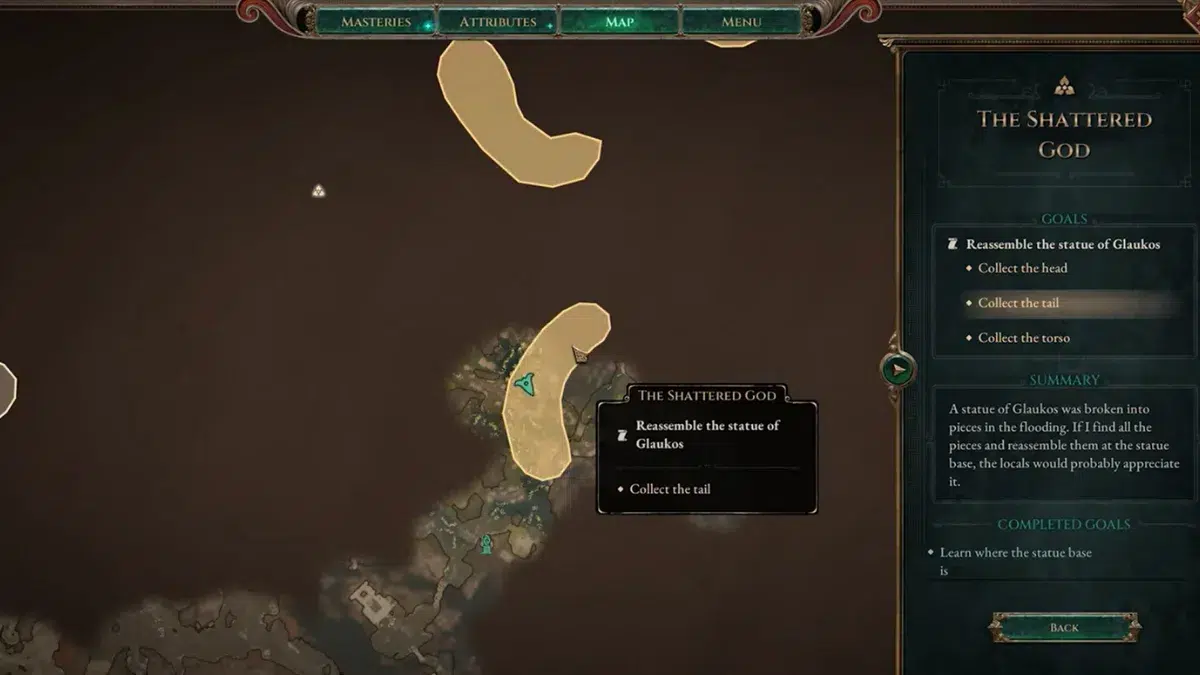The height and width of the screenshot is (675, 1200).
Task: Select the Map tab
Action: (619, 22)
